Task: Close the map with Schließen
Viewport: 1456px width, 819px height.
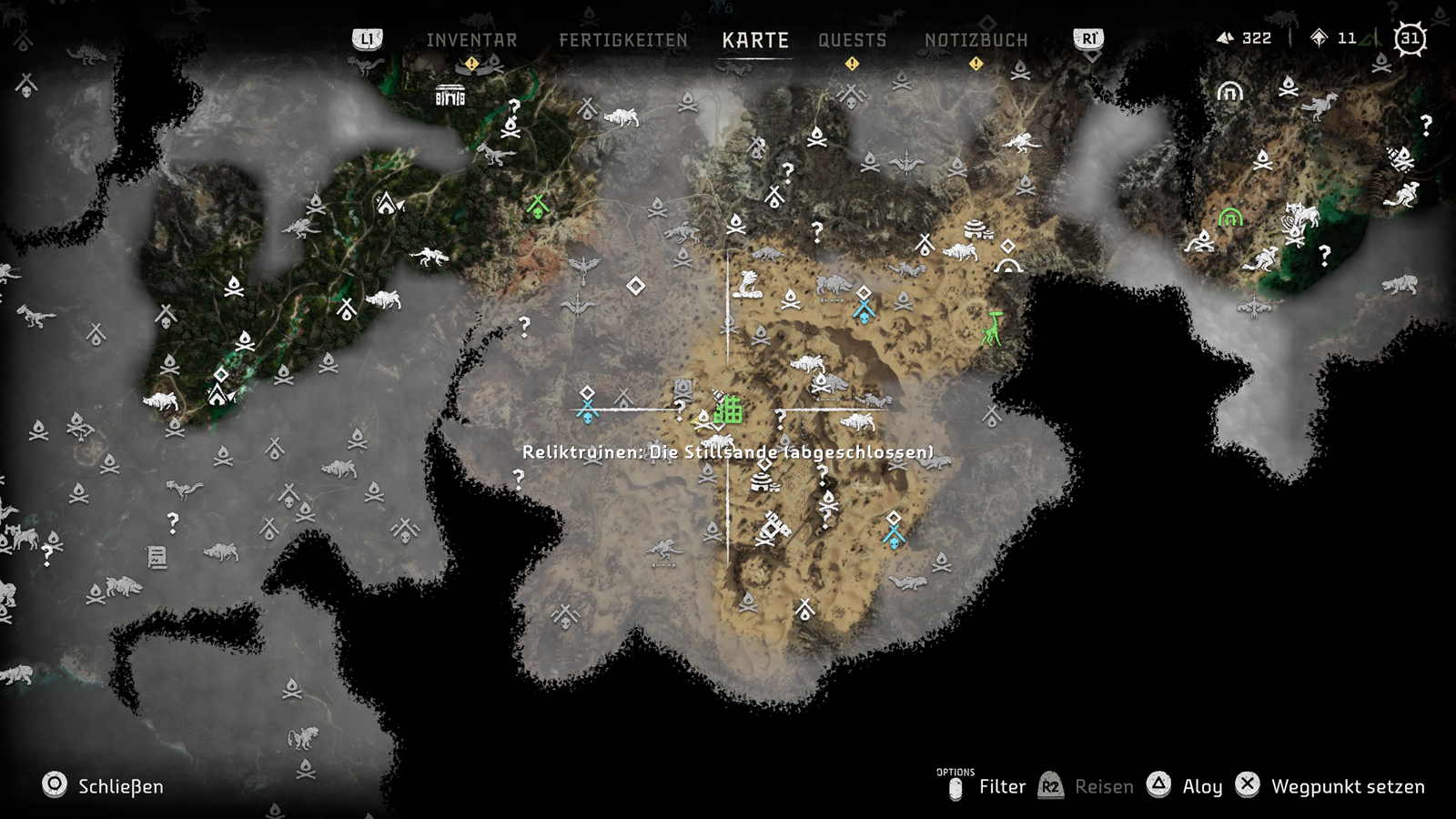Action: pos(120,786)
